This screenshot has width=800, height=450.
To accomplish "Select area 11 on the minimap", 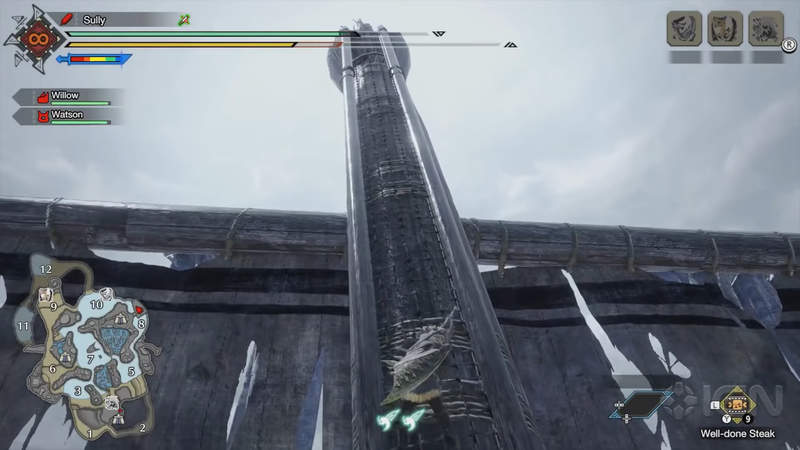I will (22, 326).
